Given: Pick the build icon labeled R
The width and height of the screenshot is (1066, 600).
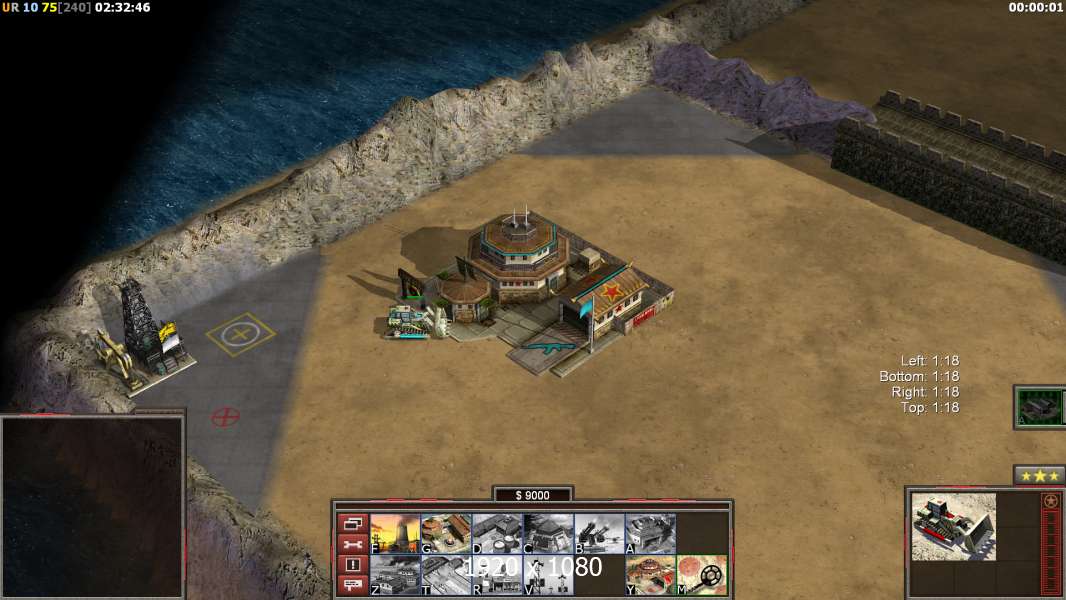Looking at the screenshot, I should point(497,575).
